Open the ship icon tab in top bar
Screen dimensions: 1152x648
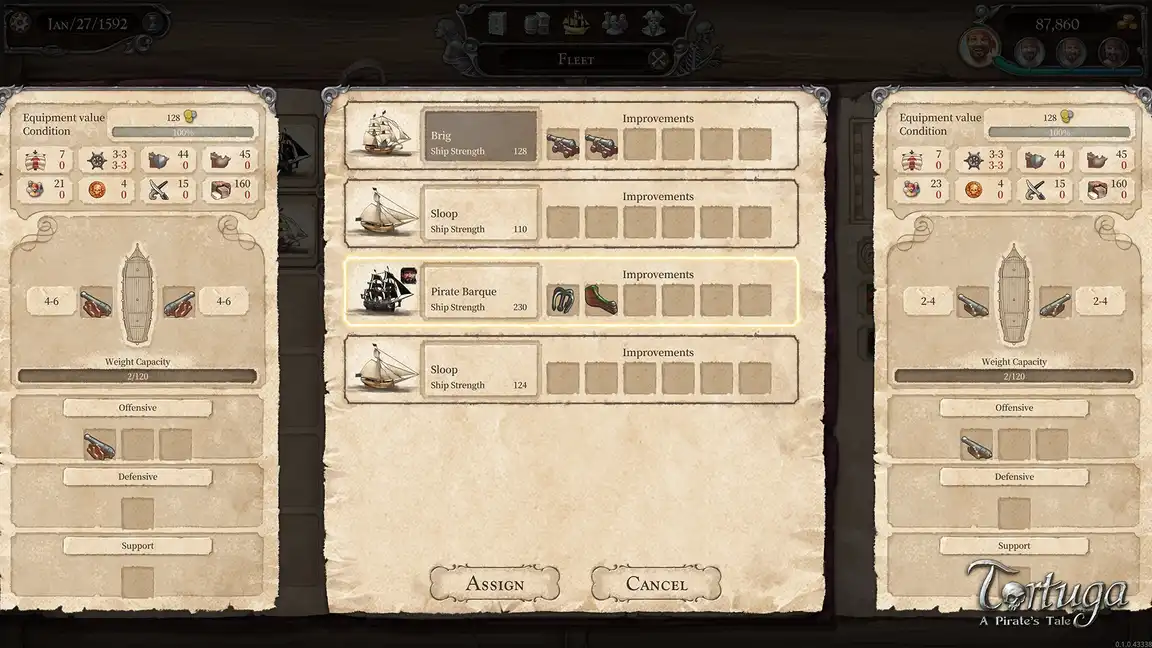[x=575, y=22]
